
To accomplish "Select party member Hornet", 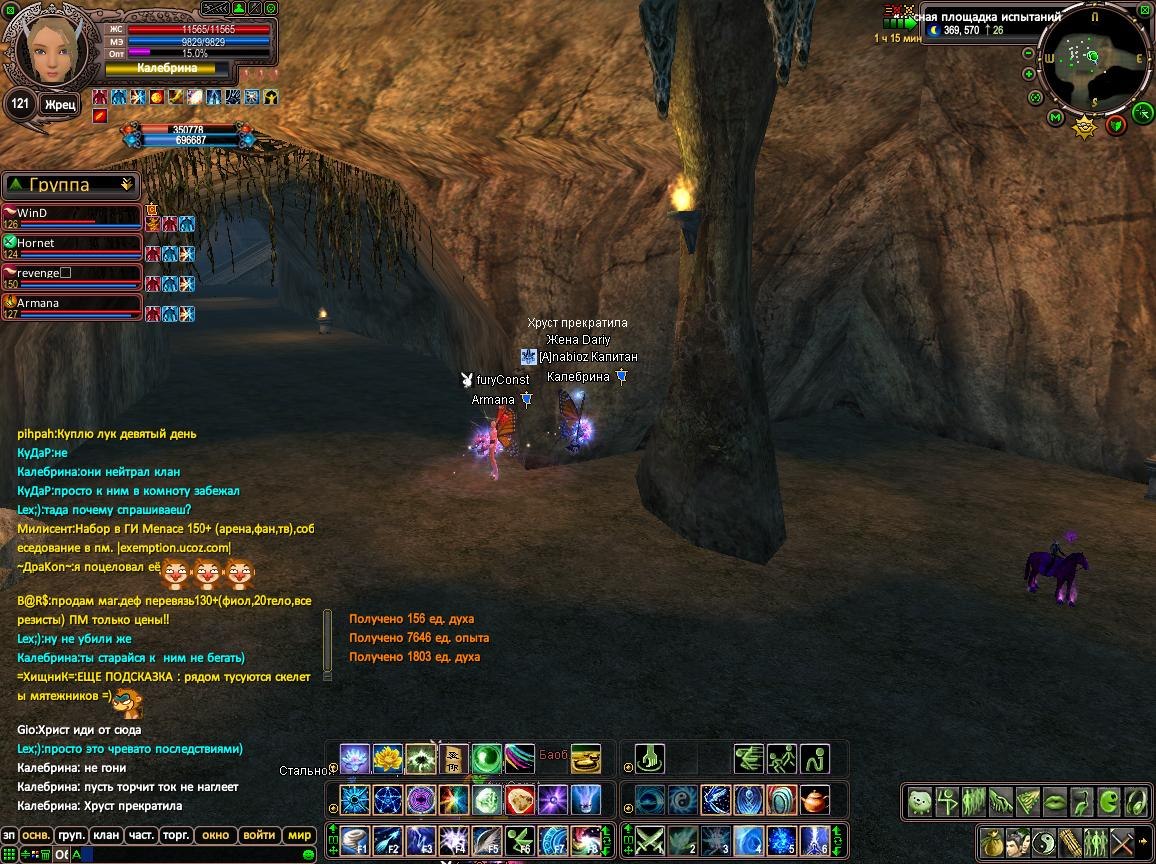I will pos(72,244).
